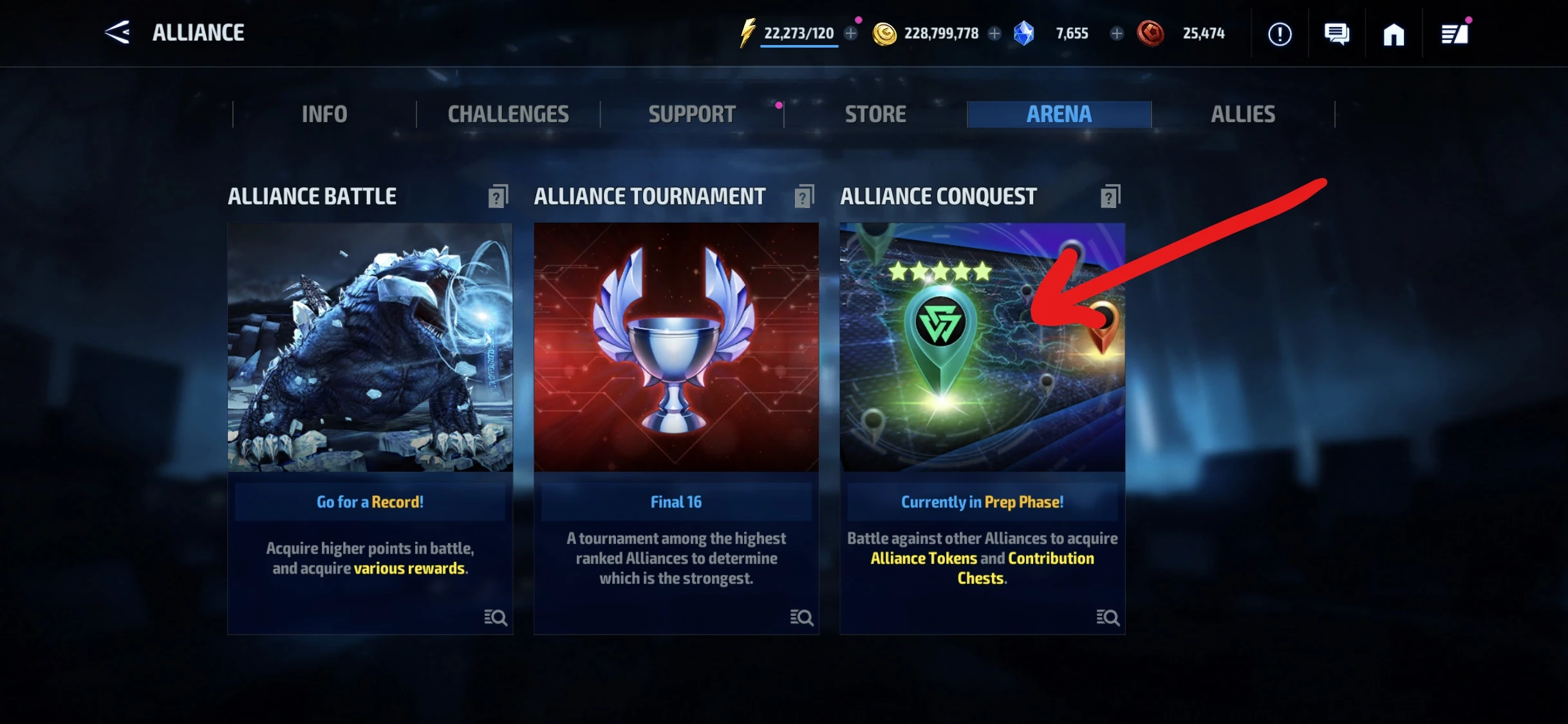Switch to the ALLIES tab
This screenshot has width=1568, height=724.
1243,114
